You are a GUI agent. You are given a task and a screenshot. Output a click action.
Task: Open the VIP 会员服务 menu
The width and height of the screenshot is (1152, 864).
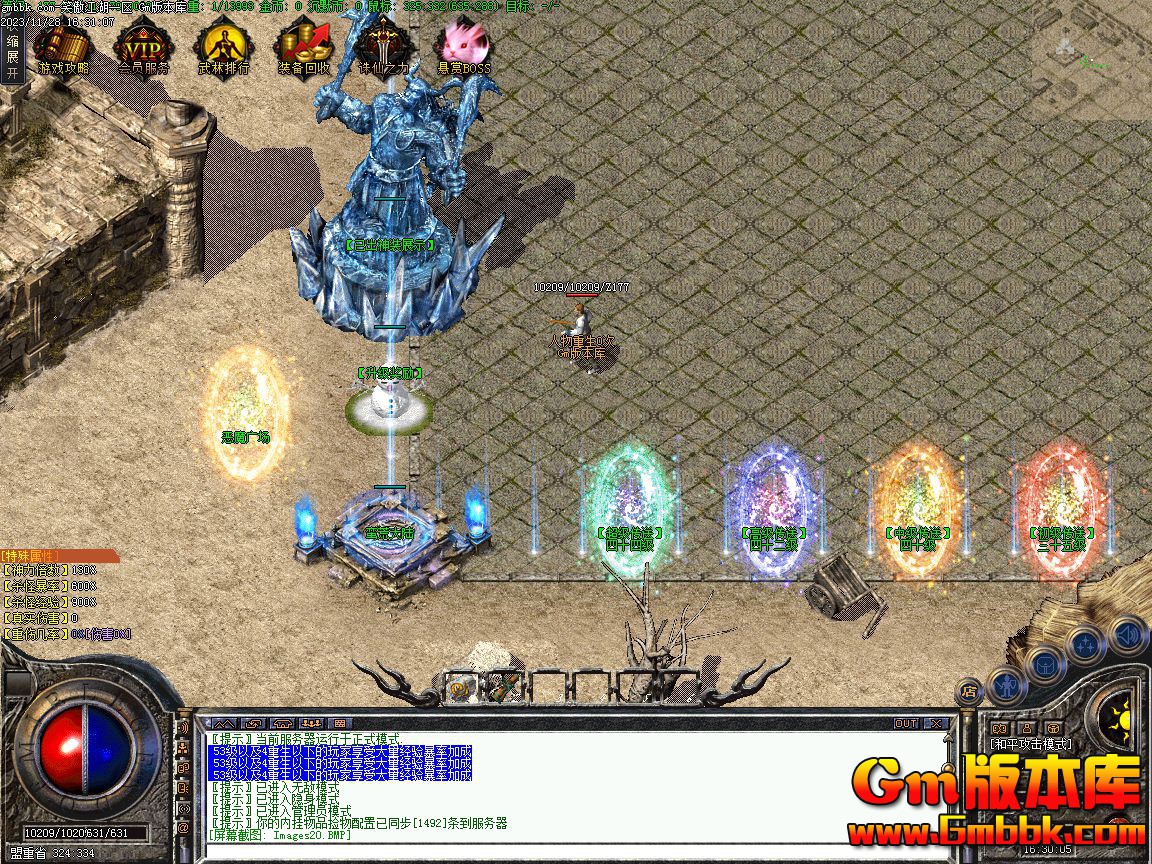click(143, 47)
